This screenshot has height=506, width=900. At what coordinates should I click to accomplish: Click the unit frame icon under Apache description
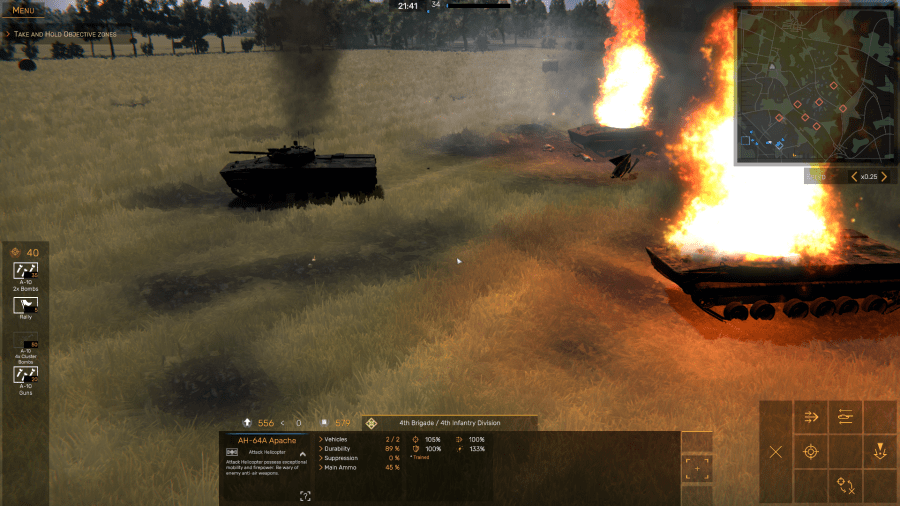305,495
